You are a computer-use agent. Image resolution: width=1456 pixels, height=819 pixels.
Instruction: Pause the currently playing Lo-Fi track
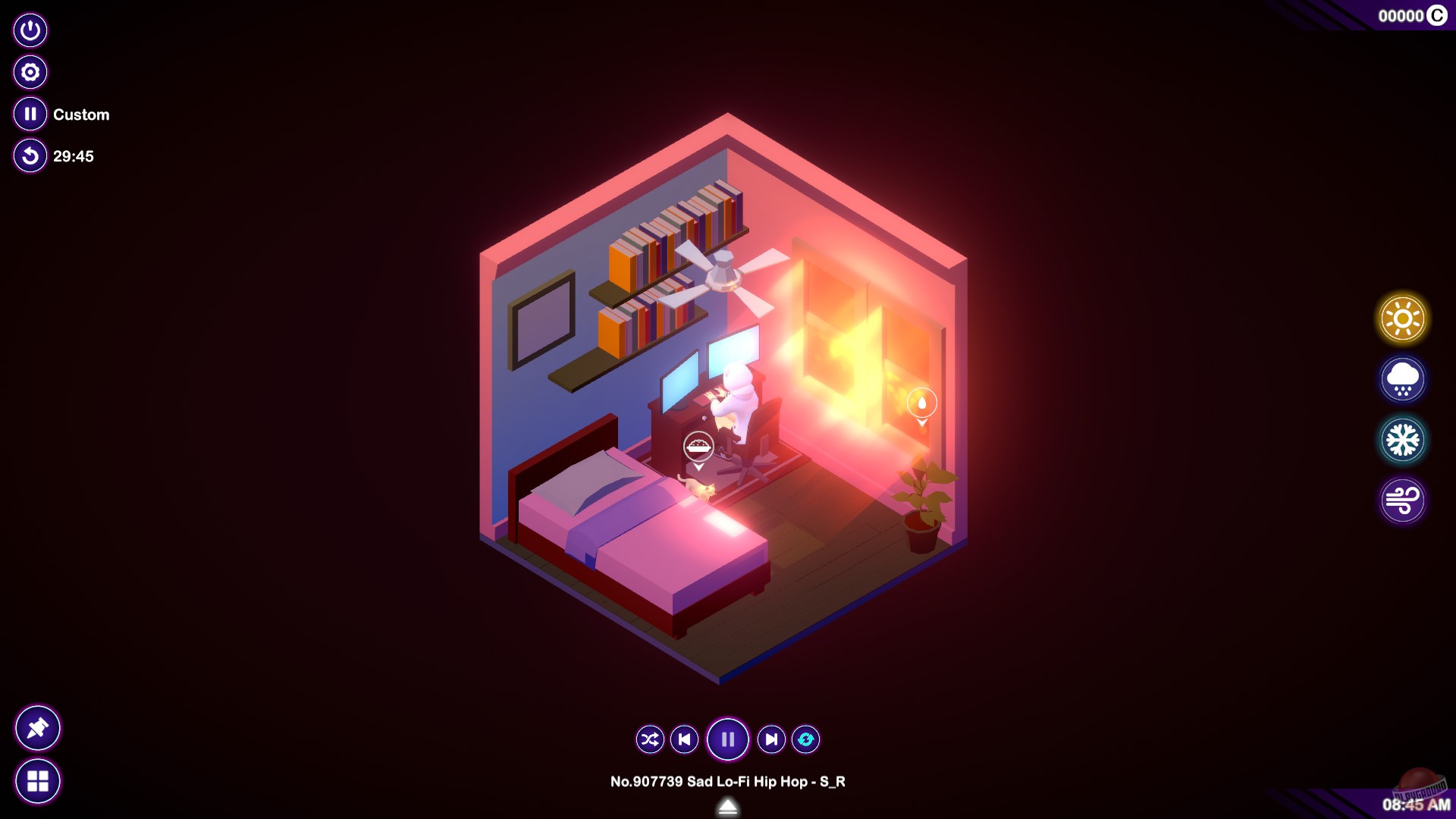727,739
